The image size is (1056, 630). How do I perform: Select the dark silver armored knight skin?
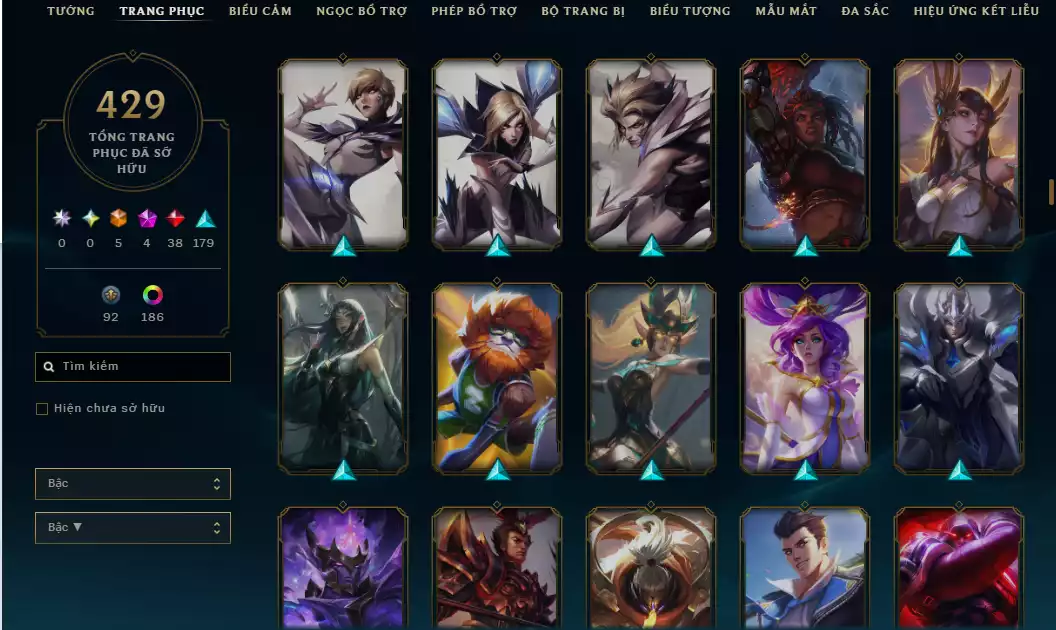[959, 377]
